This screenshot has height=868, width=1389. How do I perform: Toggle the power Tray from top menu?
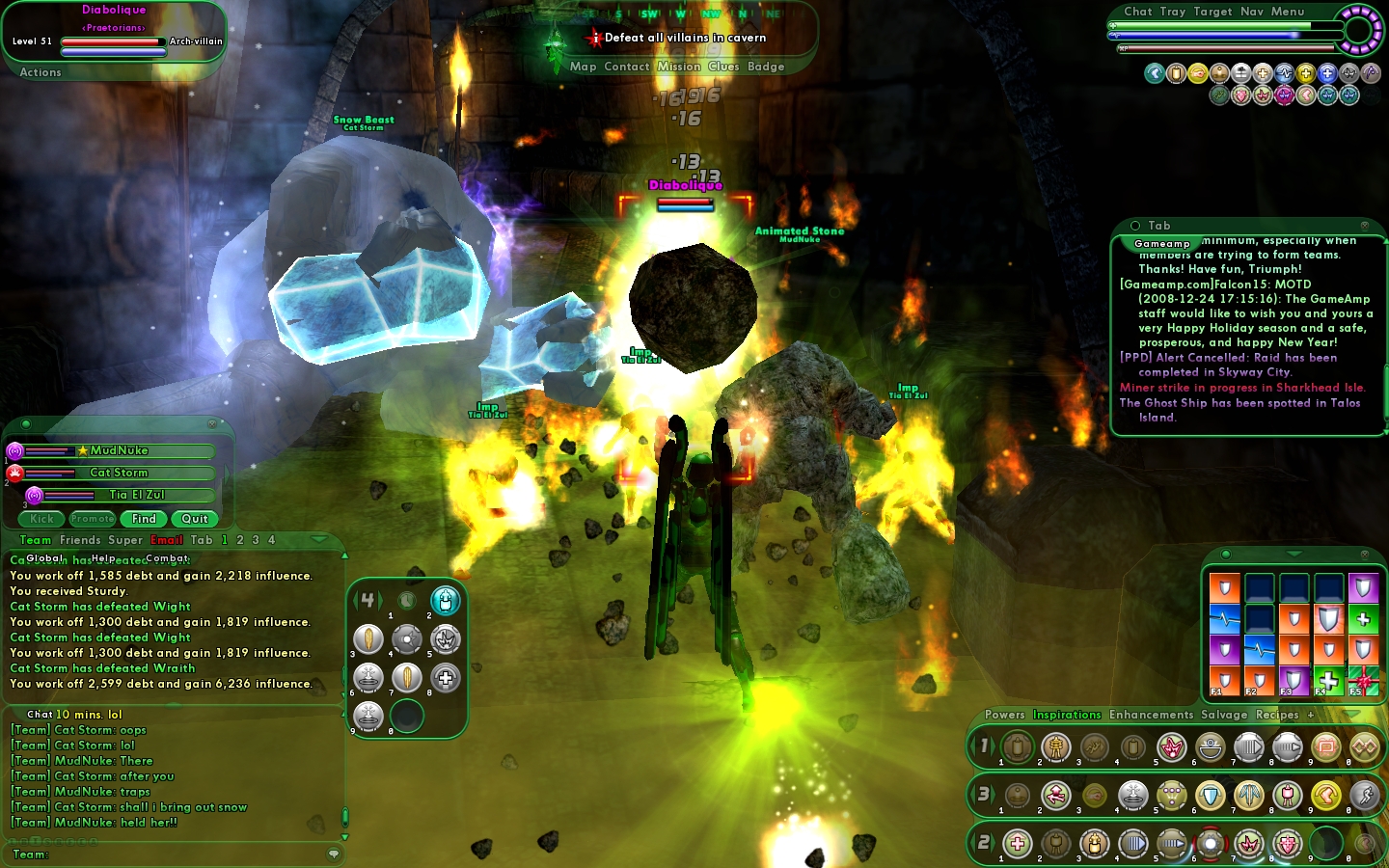click(1173, 12)
